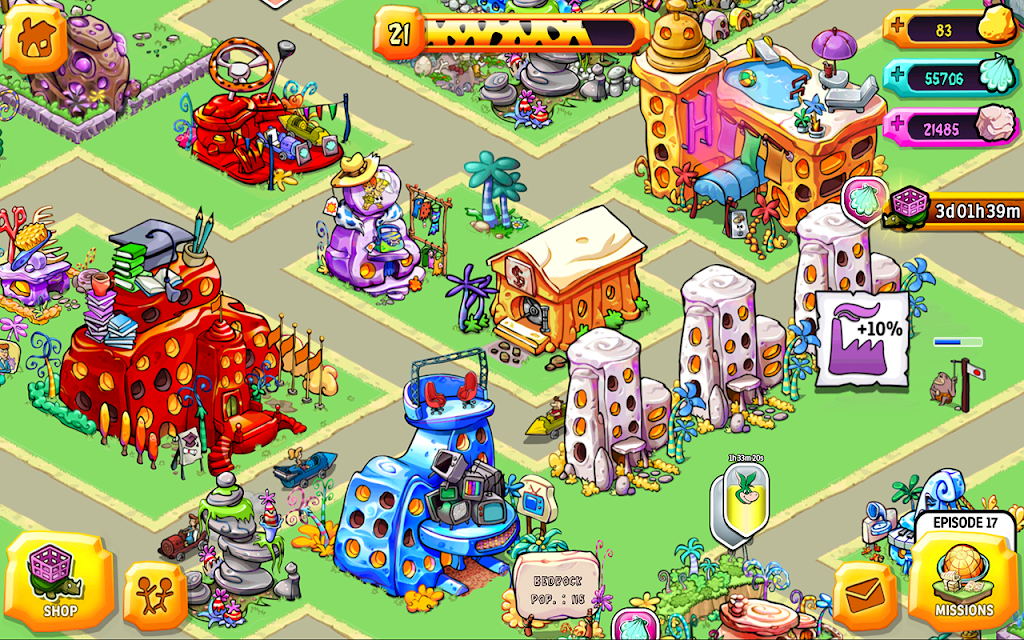This screenshot has width=1024, height=640.
Task: Tap the yellow character timer bubble
Action: [x=741, y=499]
